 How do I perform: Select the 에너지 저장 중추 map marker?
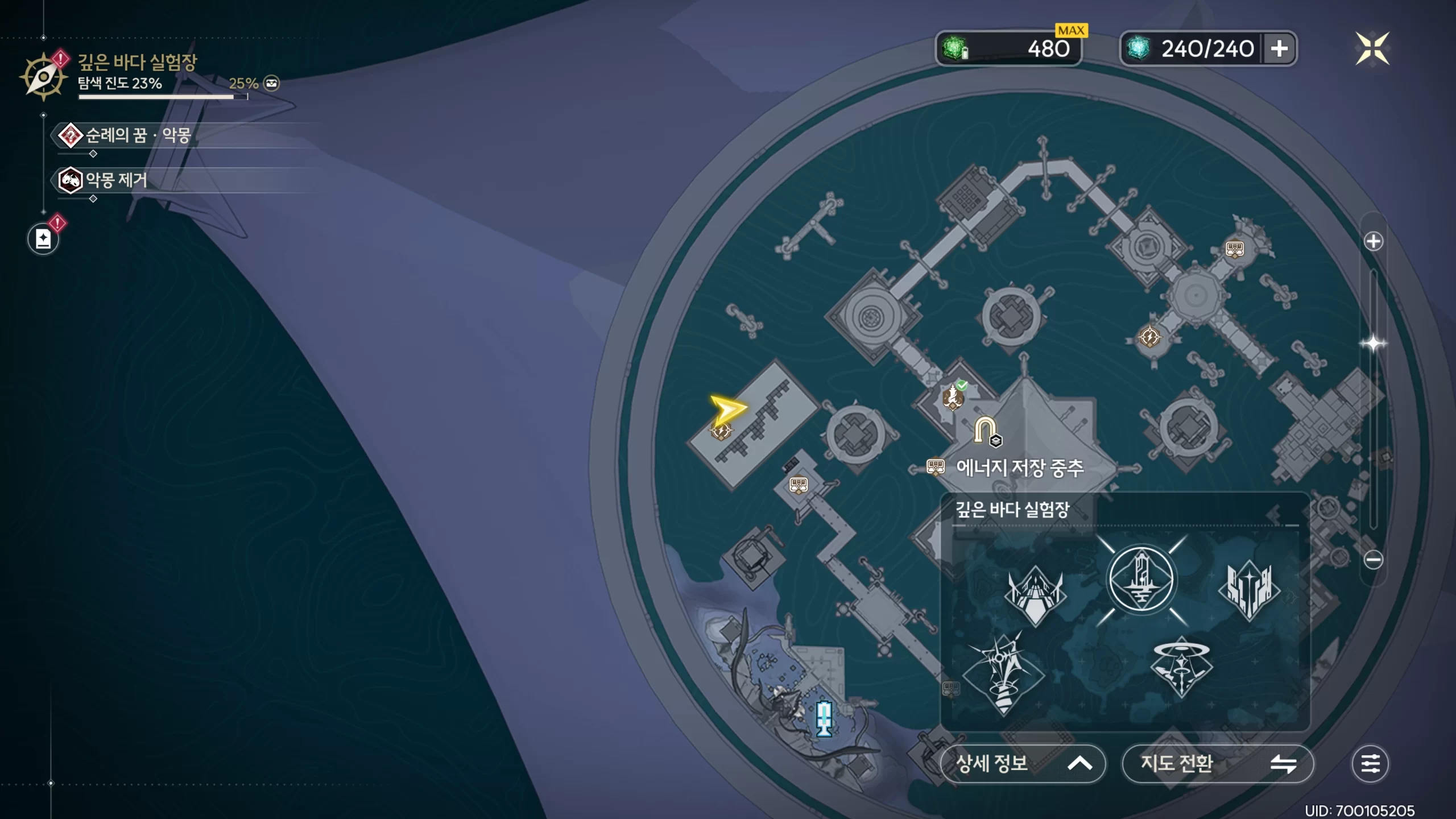(1019, 468)
